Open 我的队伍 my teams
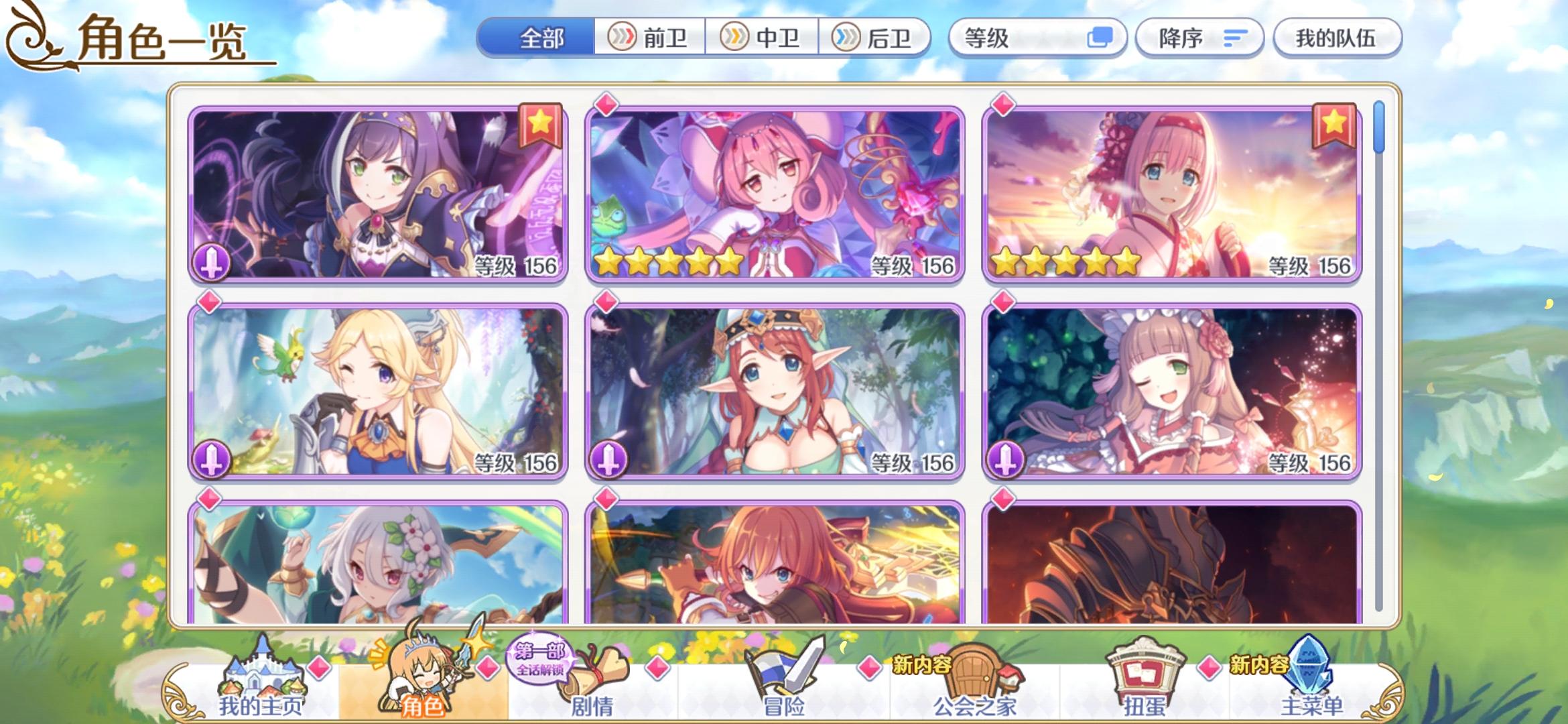Image resolution: width=1568 pixels, height=724 pixels. (1337, 38)
